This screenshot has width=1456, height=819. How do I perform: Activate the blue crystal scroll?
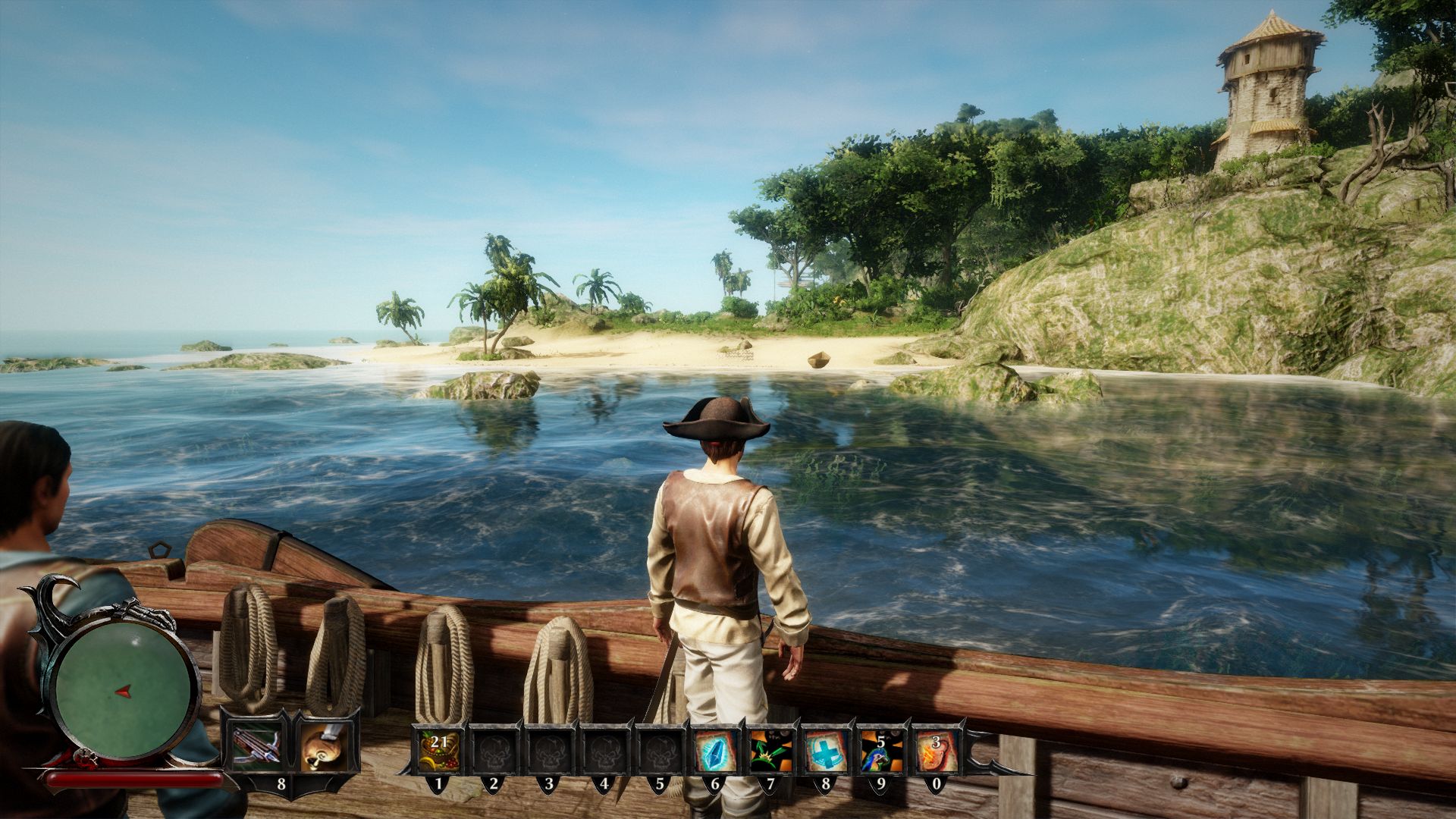pyautogui.click(x=715, y=748)
